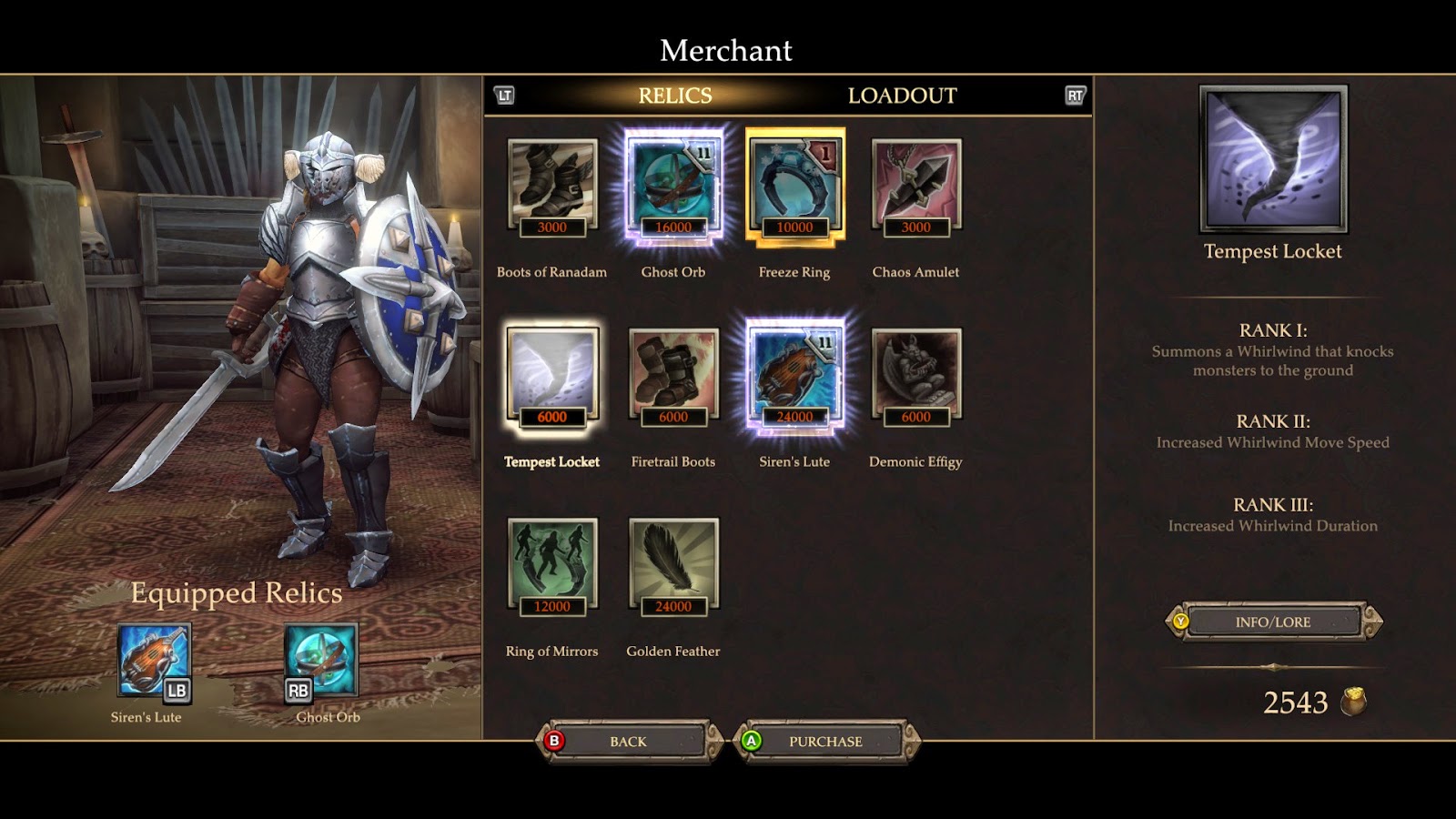Switch to the Loadout tab
Screen dimensions: 1456x819
[902, 96]
